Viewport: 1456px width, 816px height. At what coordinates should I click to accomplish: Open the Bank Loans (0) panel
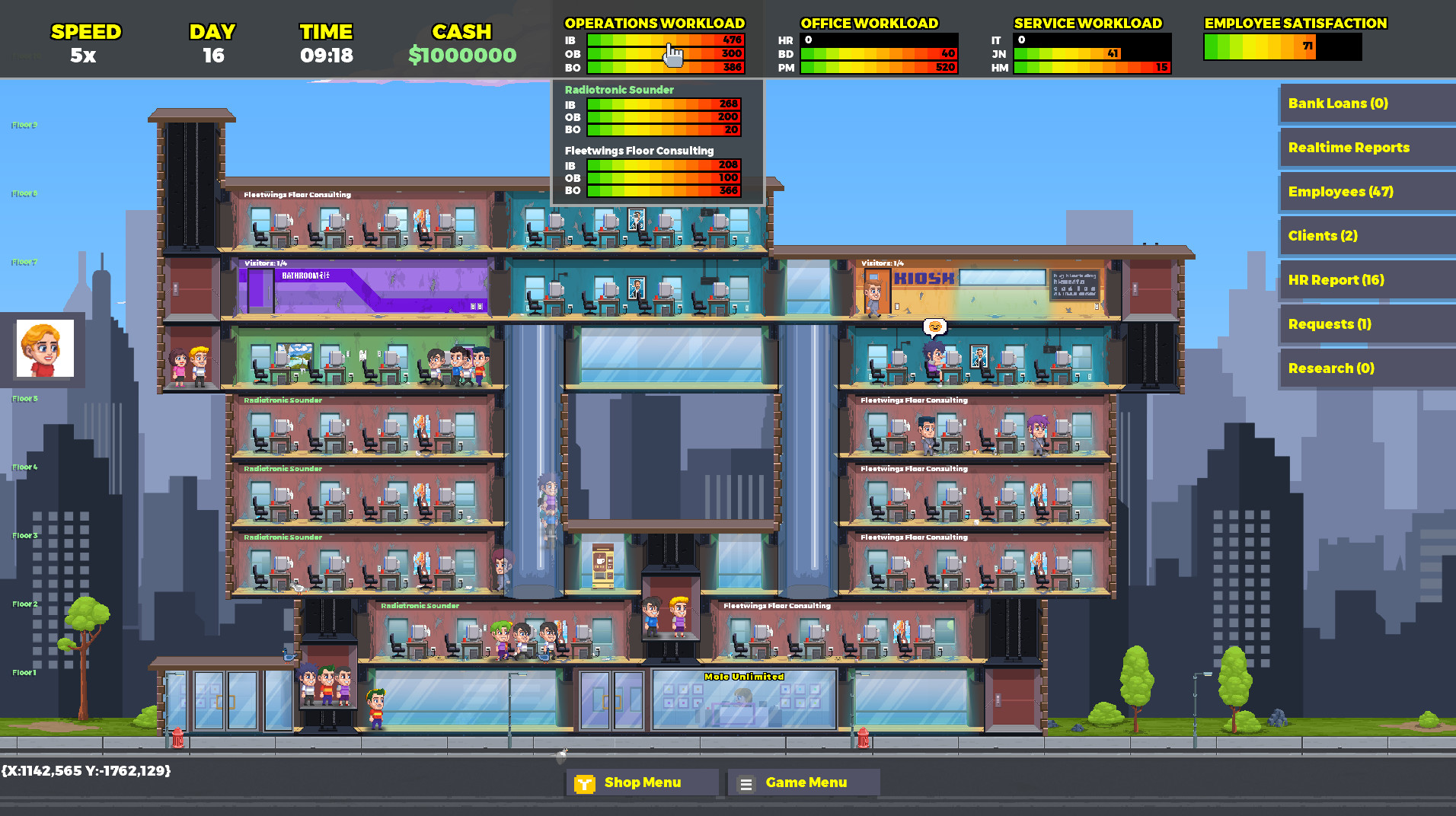click(1365, 103)
